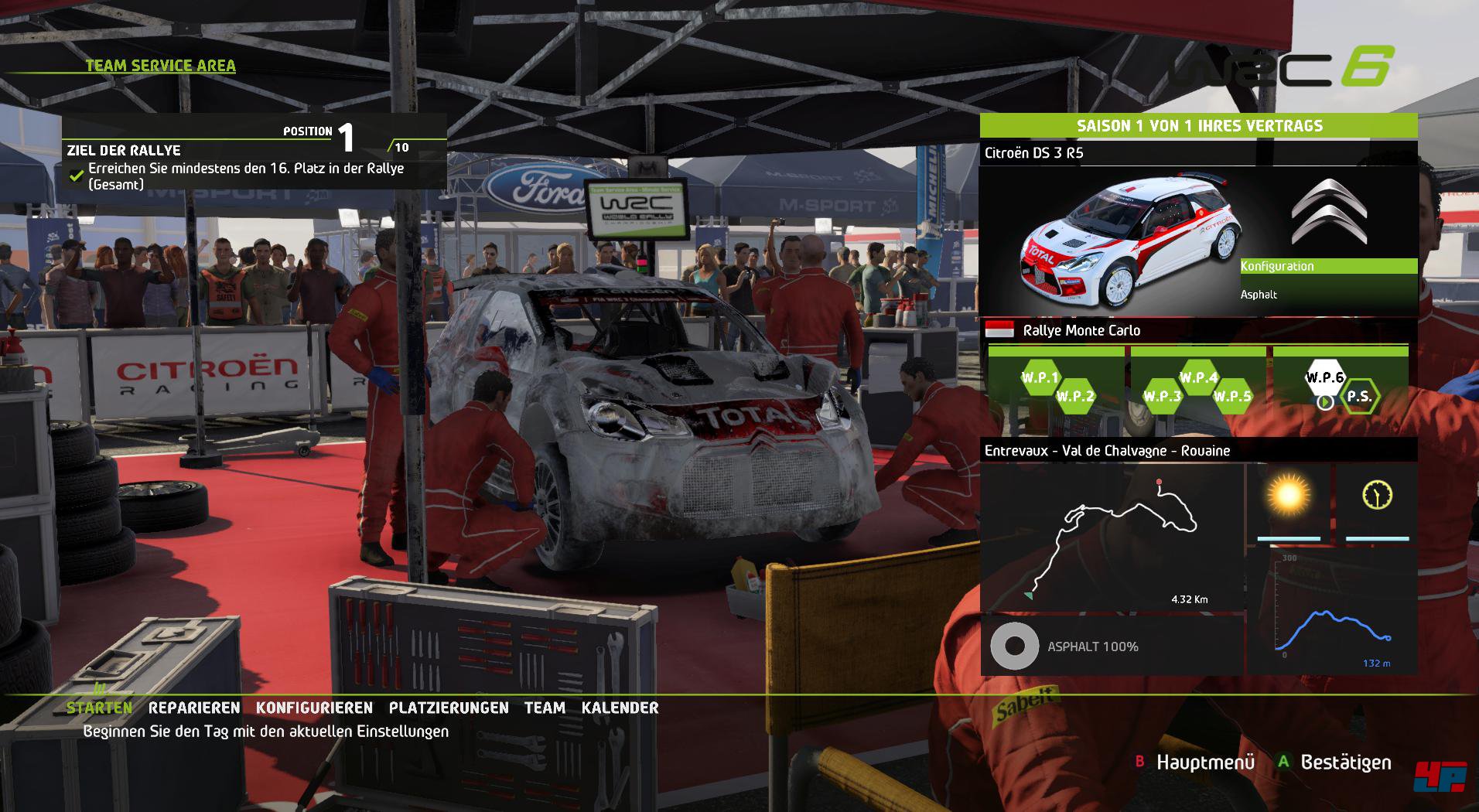
Task: Choose the P.S. power stage hexagon
Action: point(1359,397)
